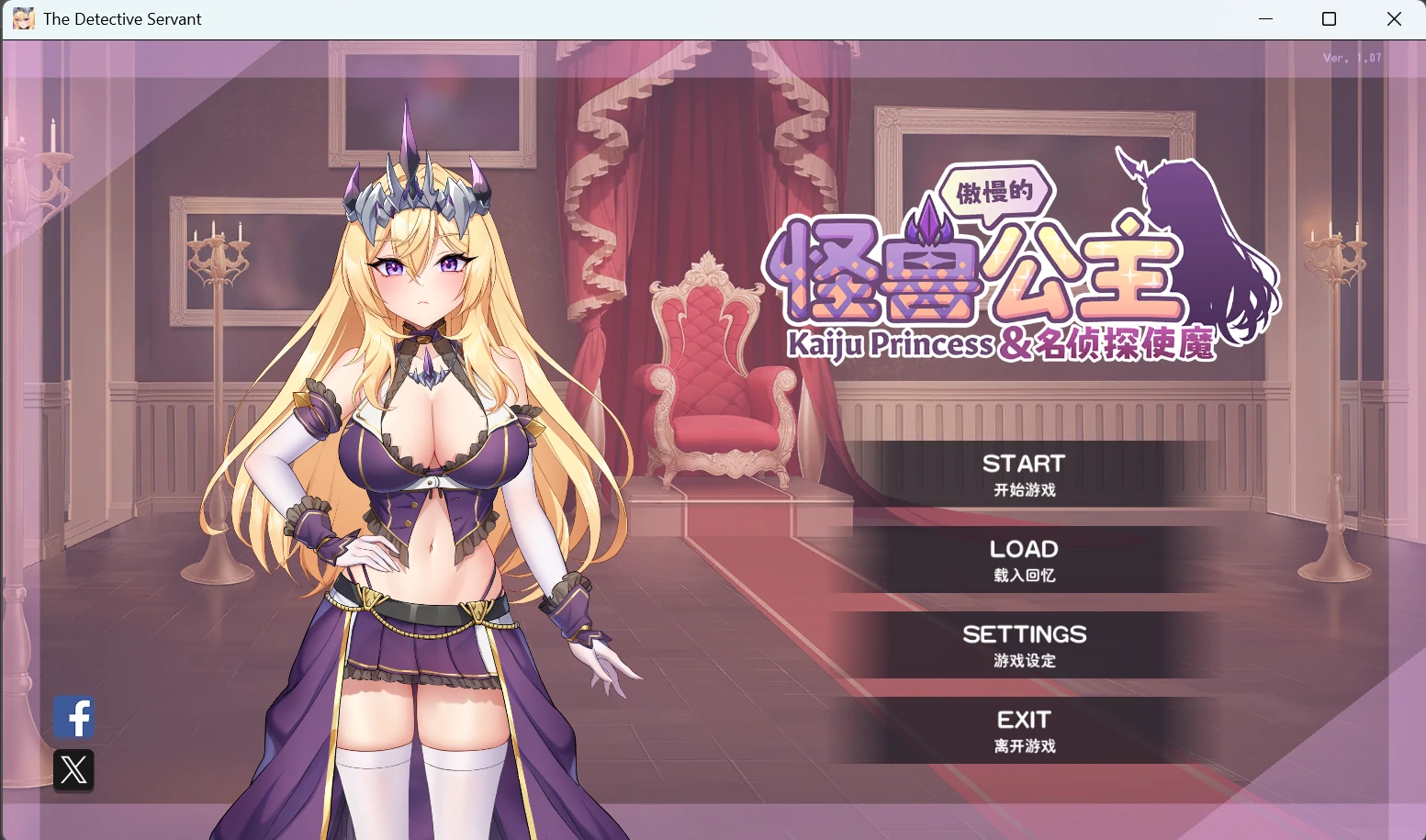Click the 离开游戏 label under EXIT
1426x840 pixels.
[x=1024, y=746]
